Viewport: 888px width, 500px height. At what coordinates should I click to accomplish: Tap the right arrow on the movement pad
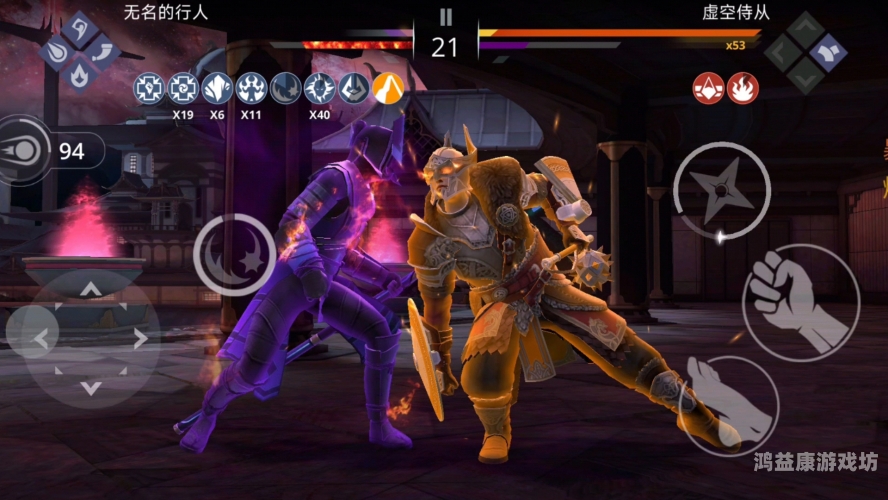tap(140, 339)
